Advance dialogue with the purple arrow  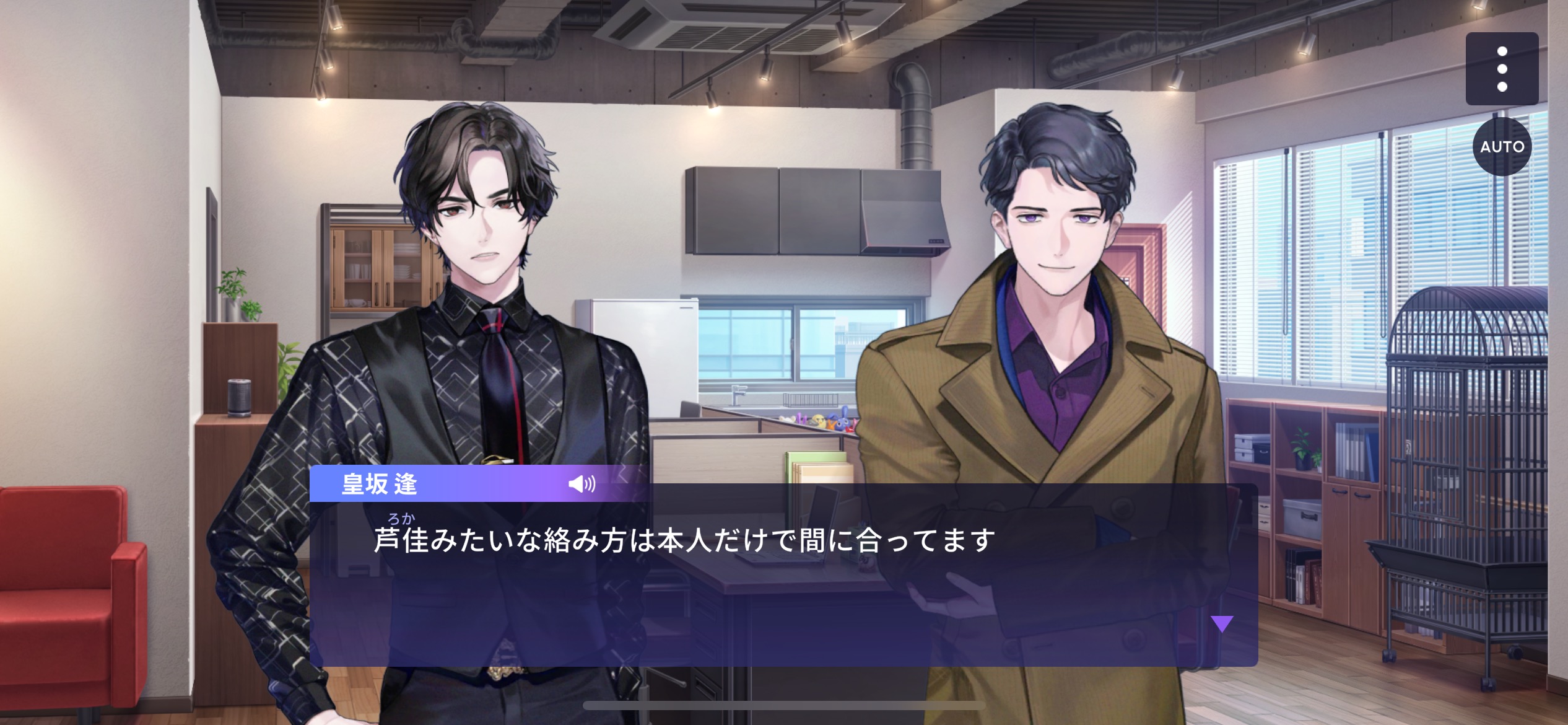(1222, 623)
